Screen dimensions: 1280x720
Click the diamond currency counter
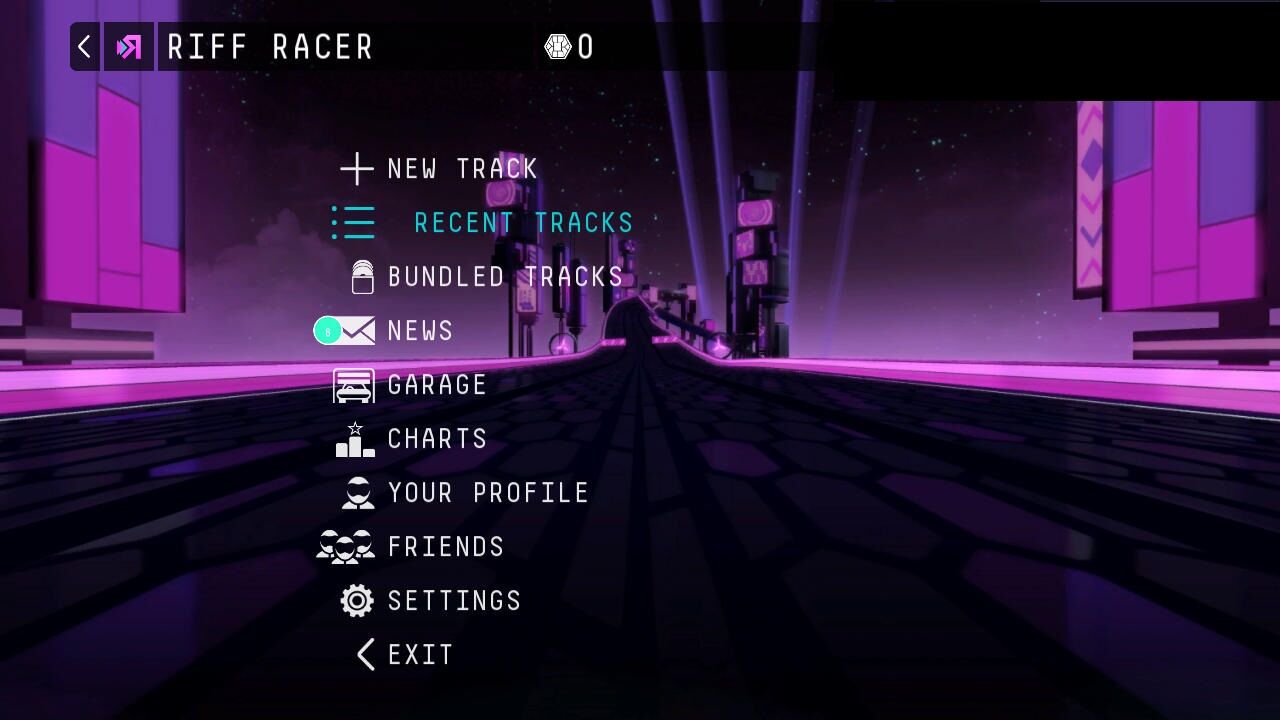pyautogui.click(x=568, y=47)
